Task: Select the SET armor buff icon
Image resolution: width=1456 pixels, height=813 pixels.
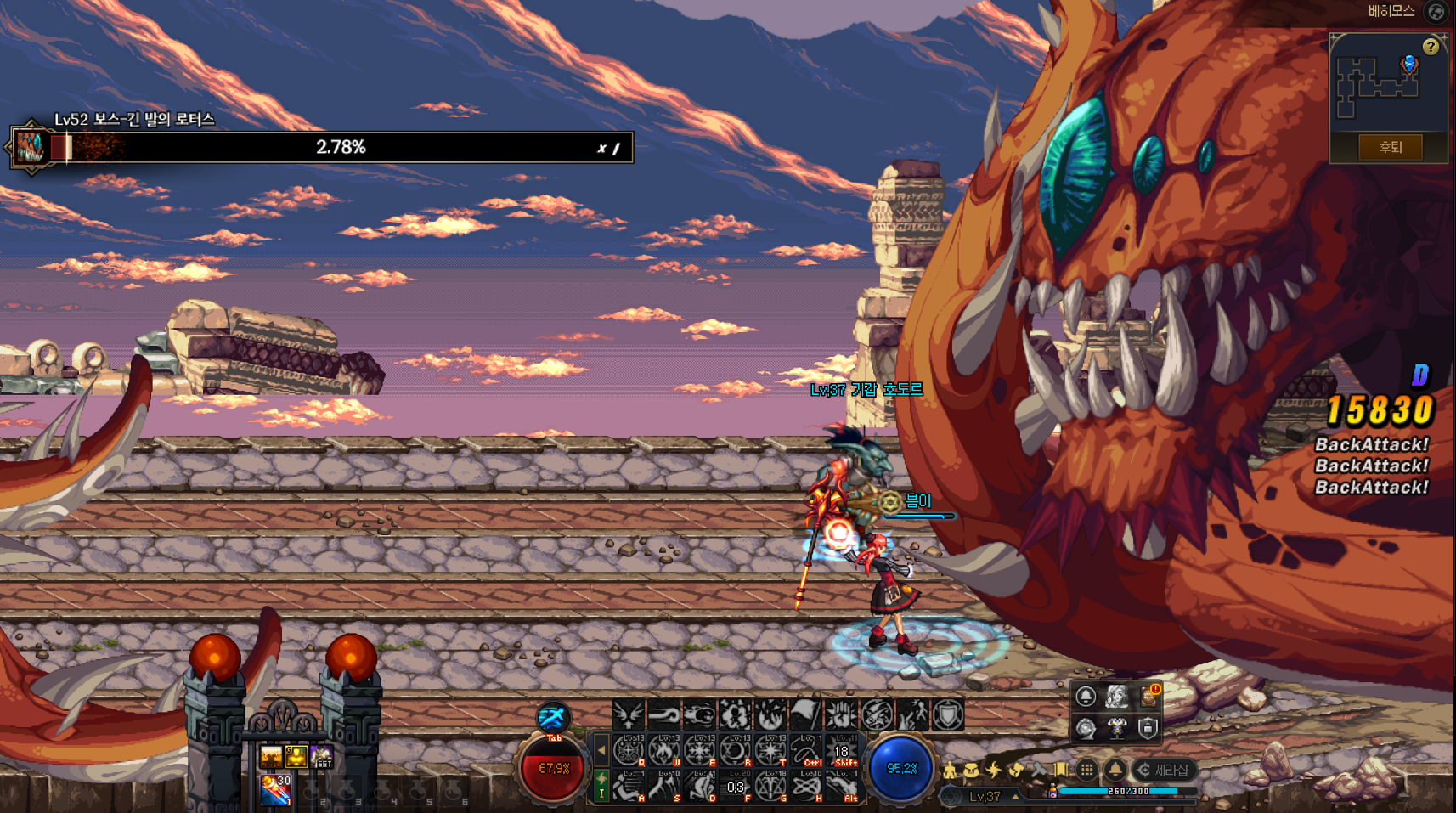Action: pos(322,756)
